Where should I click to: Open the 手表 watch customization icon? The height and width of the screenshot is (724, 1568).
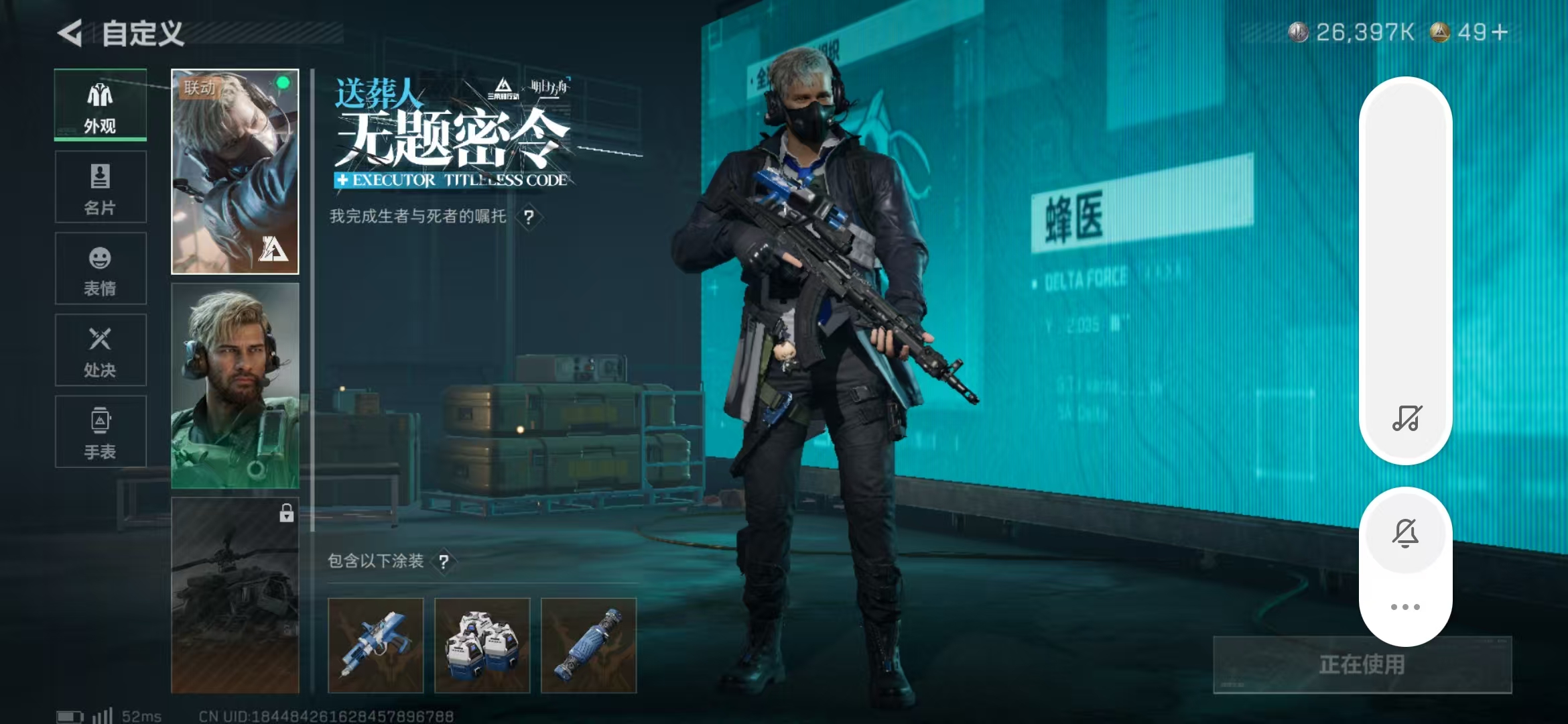[99, 432]
